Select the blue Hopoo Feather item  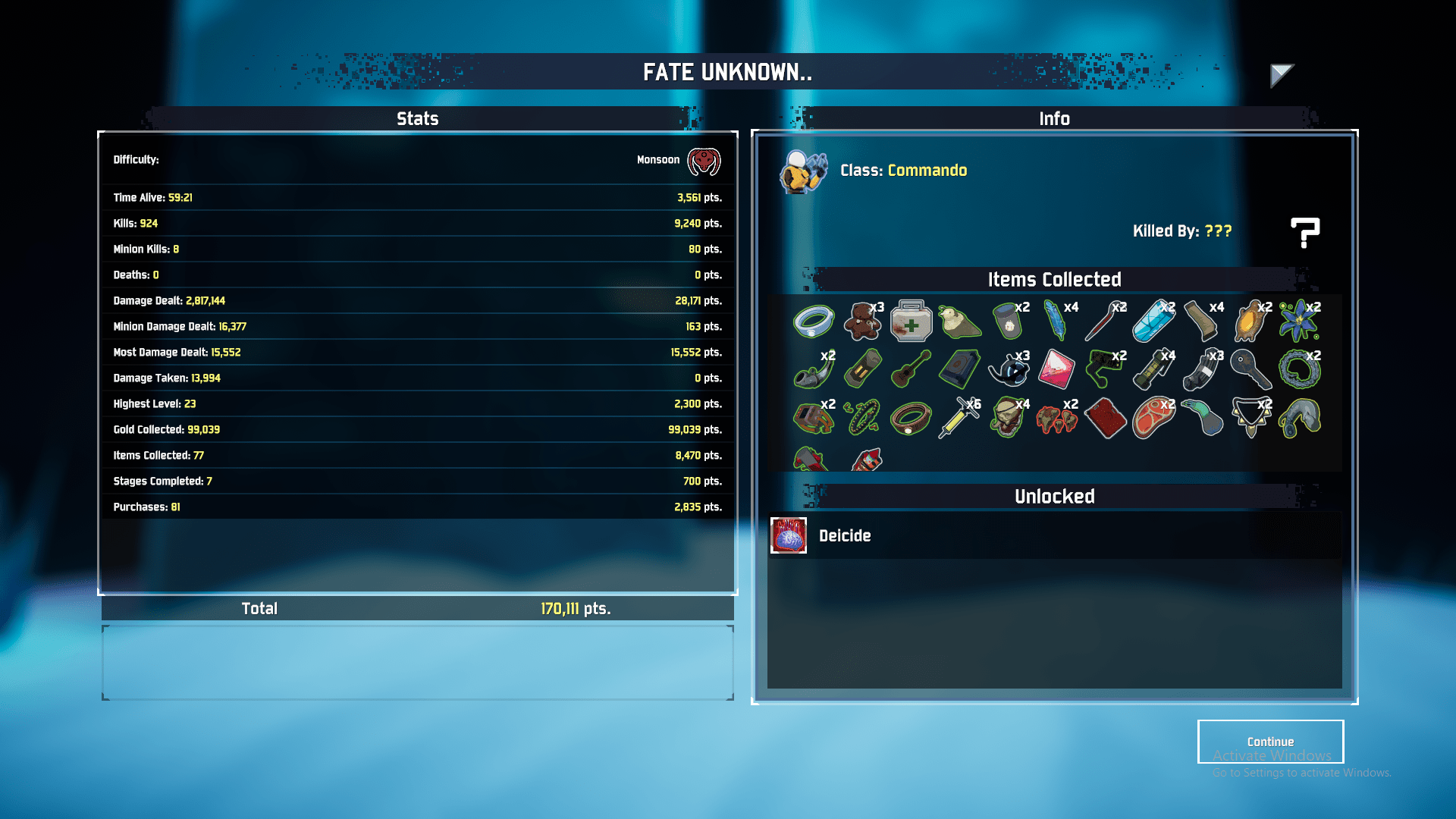pos(1056,322)
